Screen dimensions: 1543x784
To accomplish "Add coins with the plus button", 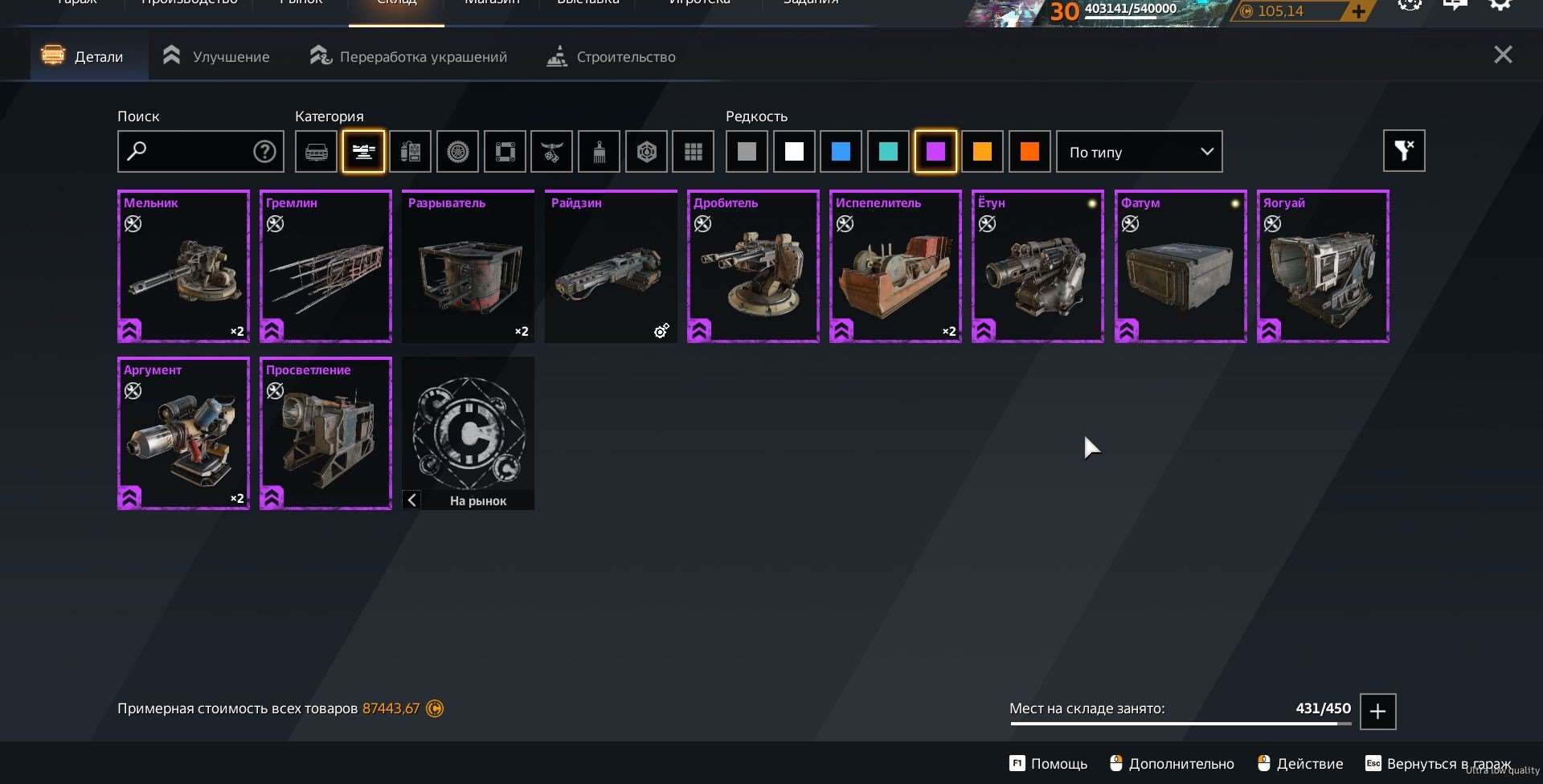I will pyautogui.click(x=1357, y=11).
